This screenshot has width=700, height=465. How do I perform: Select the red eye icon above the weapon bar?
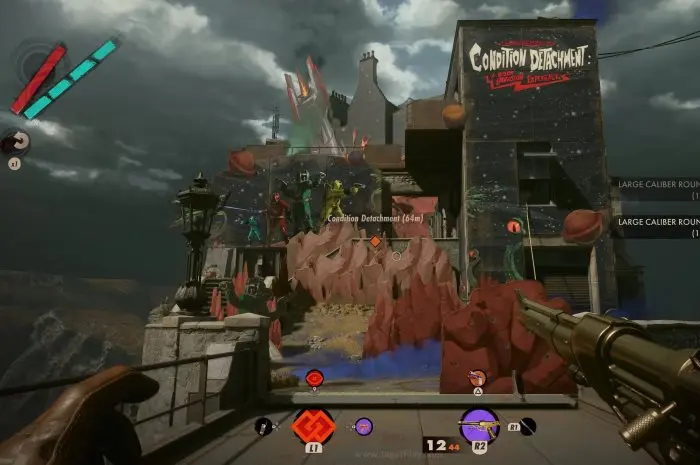click(314, 377)
